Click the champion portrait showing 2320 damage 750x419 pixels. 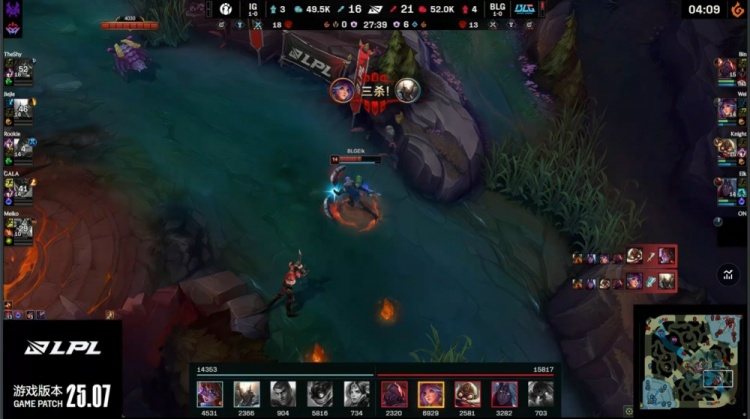point(394,393)
